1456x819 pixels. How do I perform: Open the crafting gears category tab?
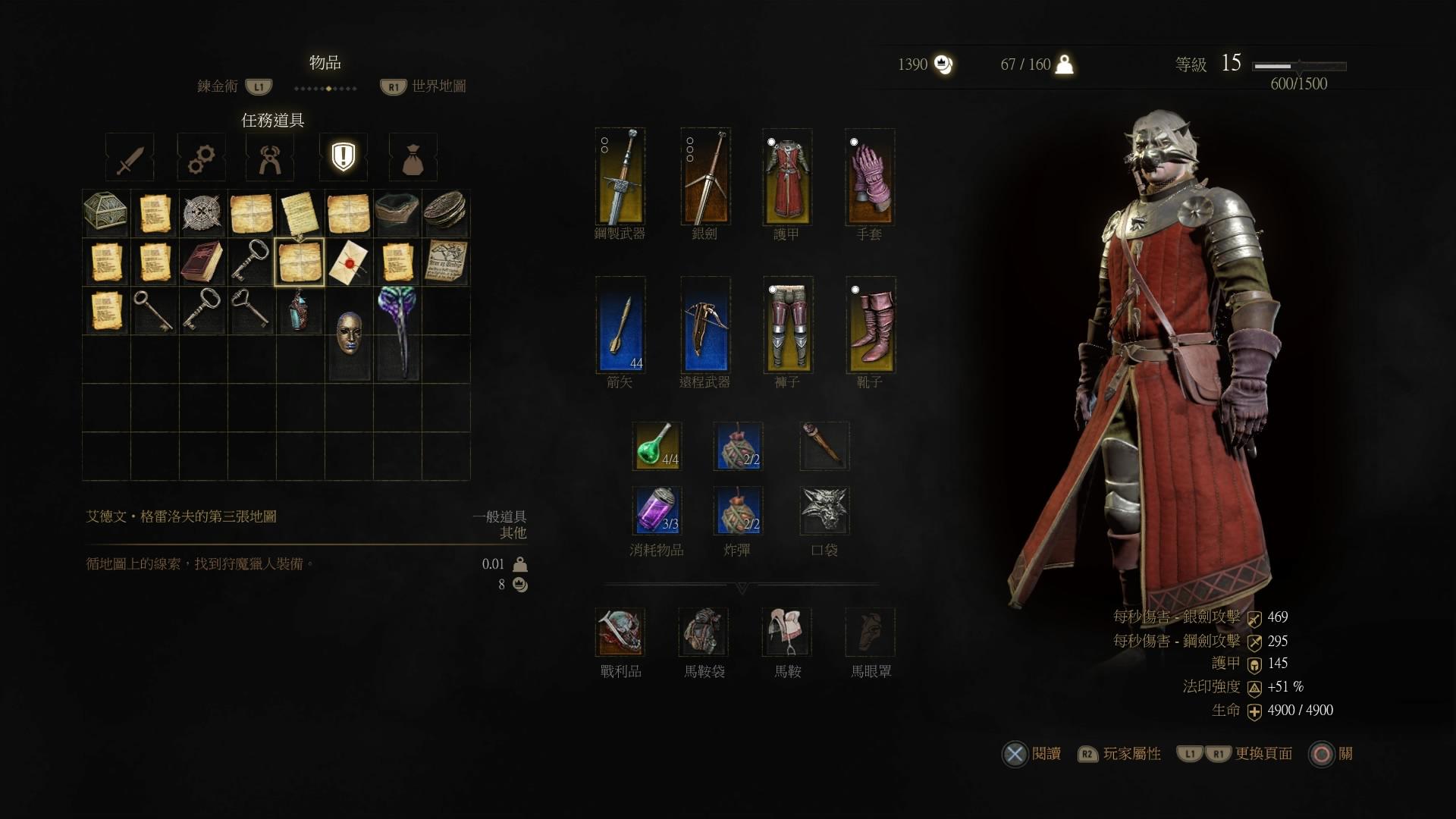[x=201, y=158]
